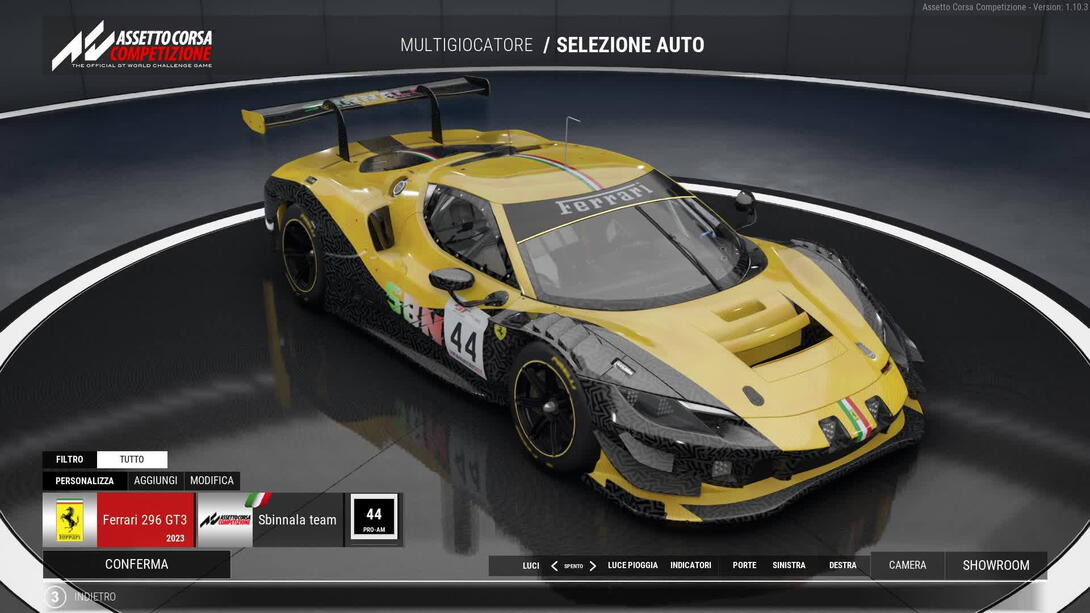Switch view with the Camera button

point(907,565)
